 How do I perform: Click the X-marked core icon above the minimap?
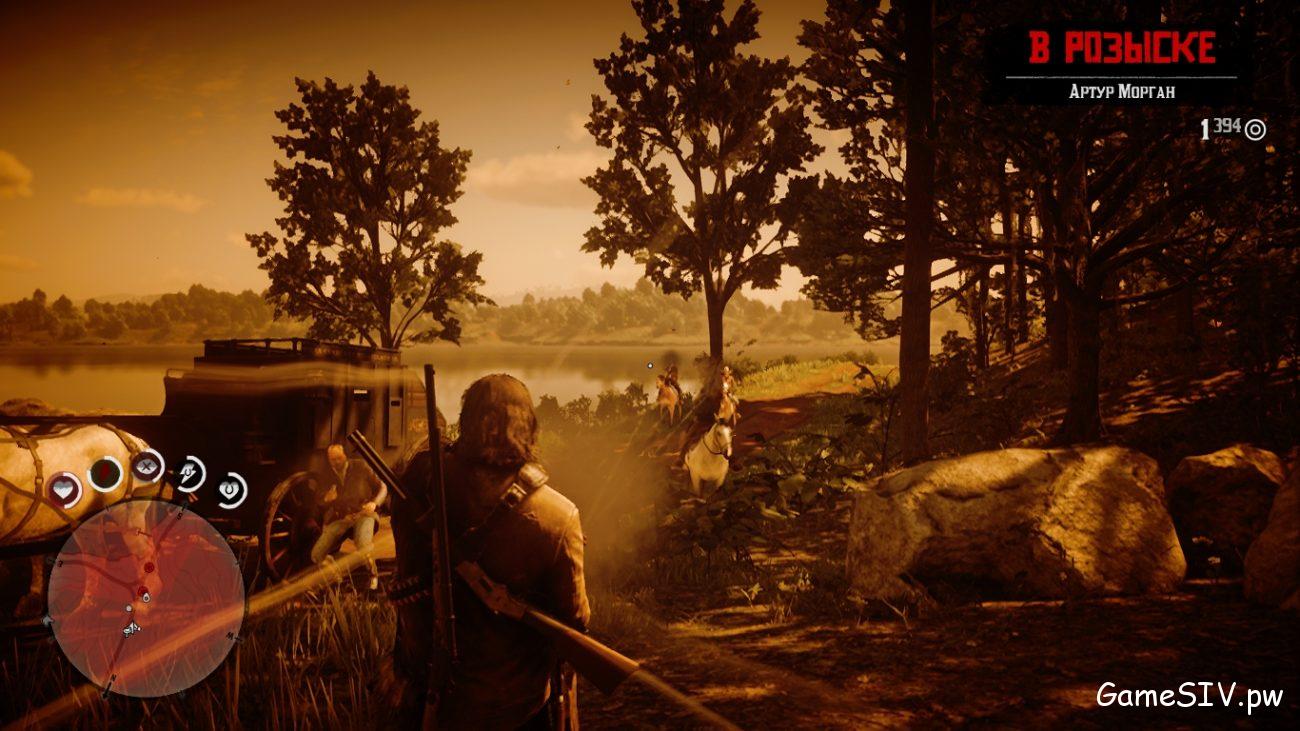click(x=147, y=466)
